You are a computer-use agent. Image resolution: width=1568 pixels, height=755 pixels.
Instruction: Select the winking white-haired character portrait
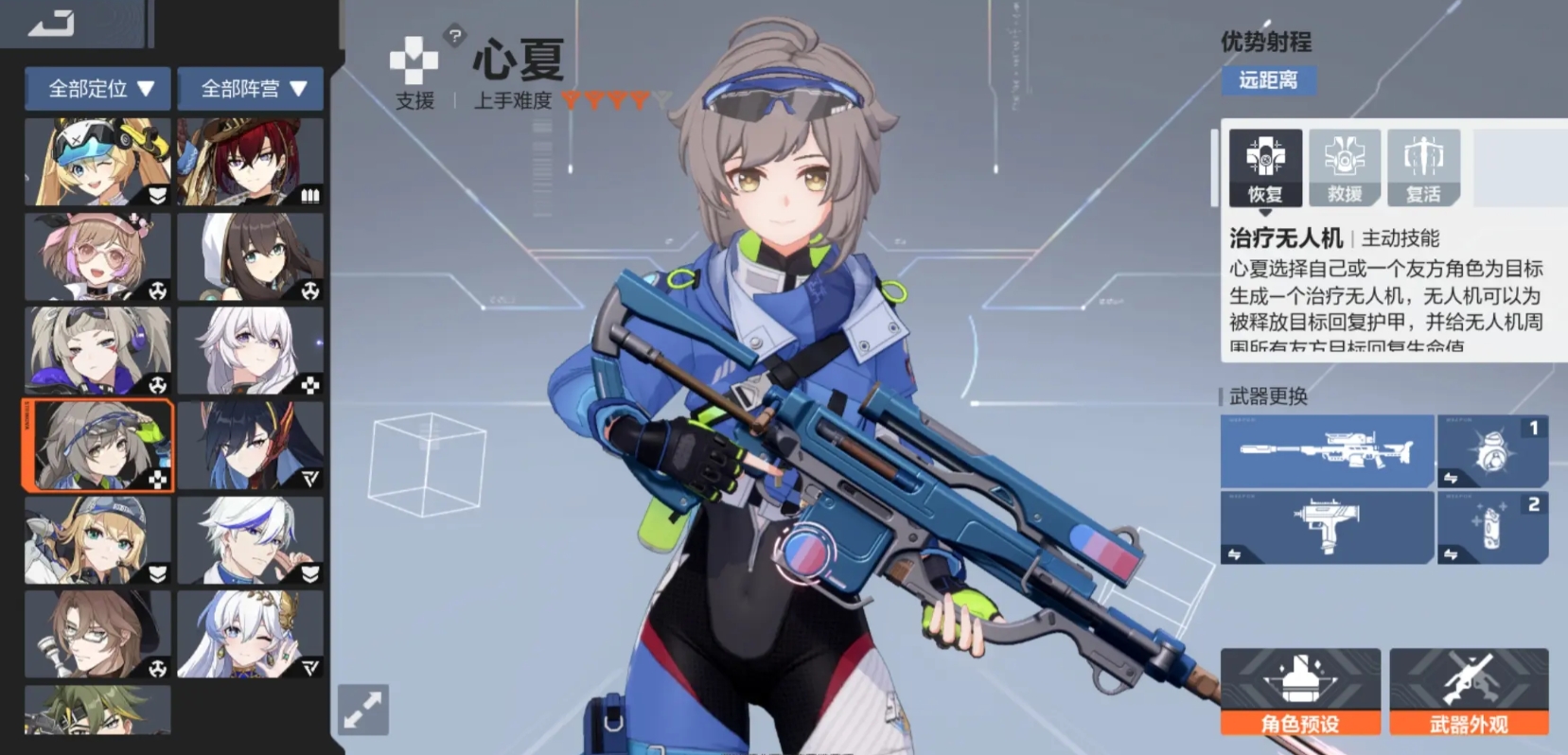pos(250,634)
